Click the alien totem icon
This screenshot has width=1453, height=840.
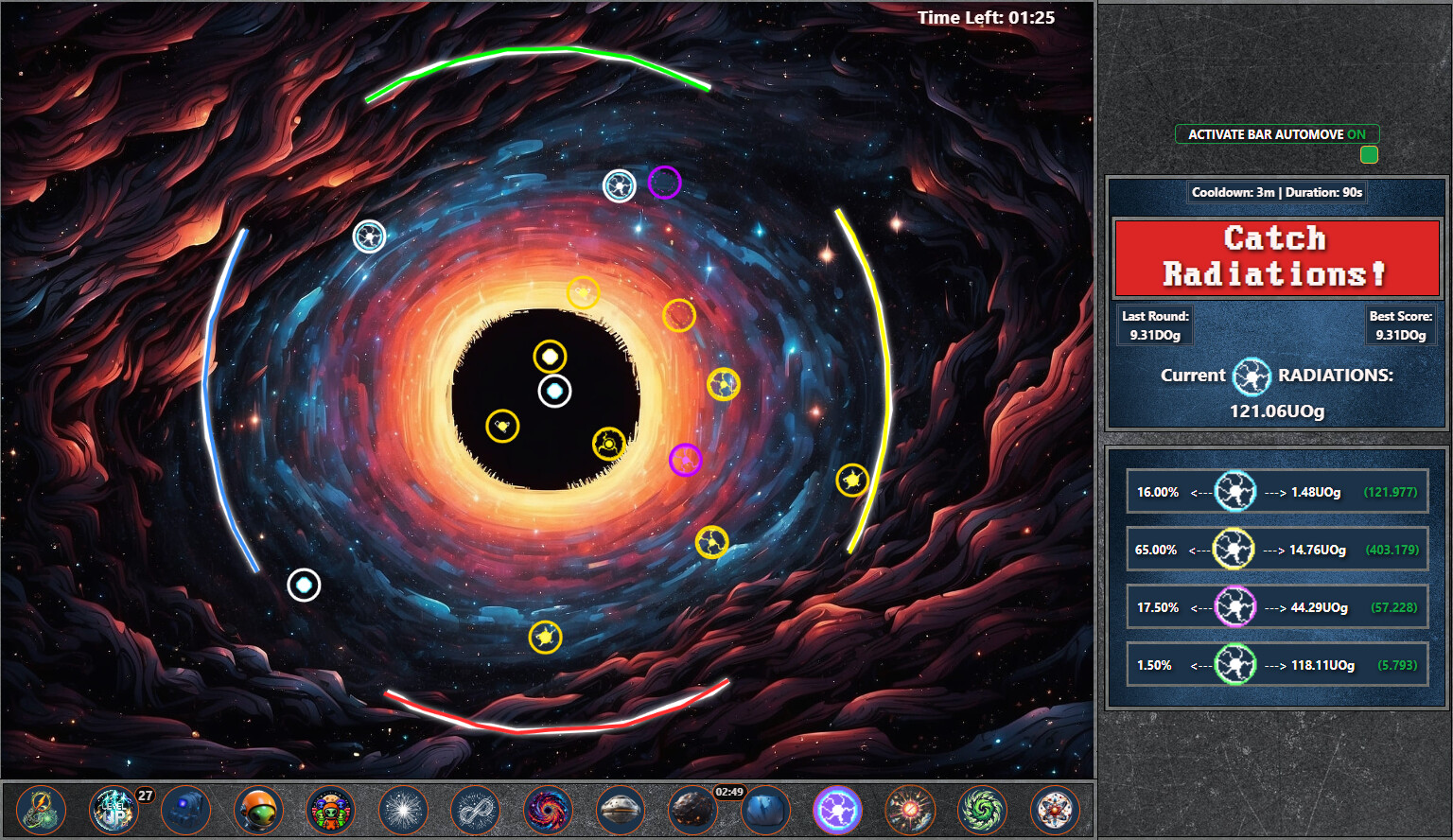[x=331, y=810]
